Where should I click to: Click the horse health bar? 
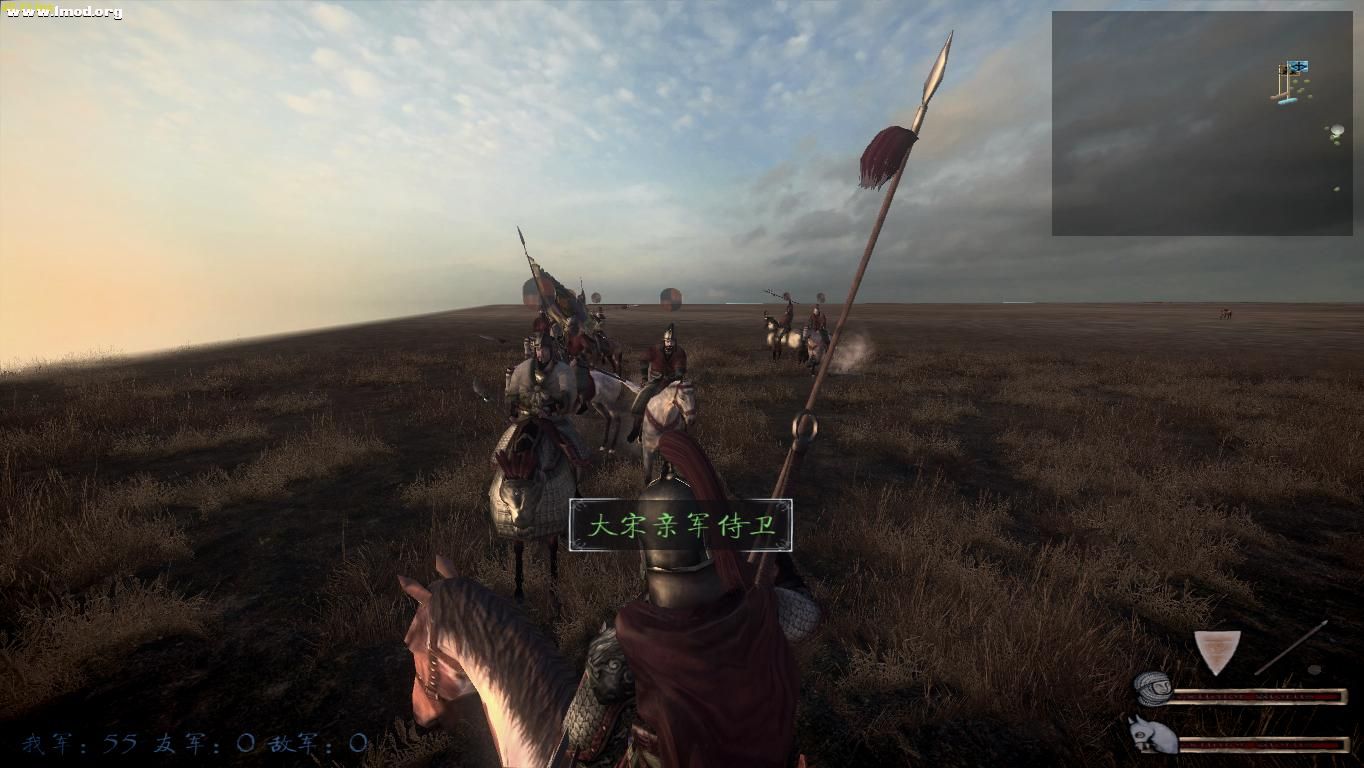click(x=1263, y=743)
